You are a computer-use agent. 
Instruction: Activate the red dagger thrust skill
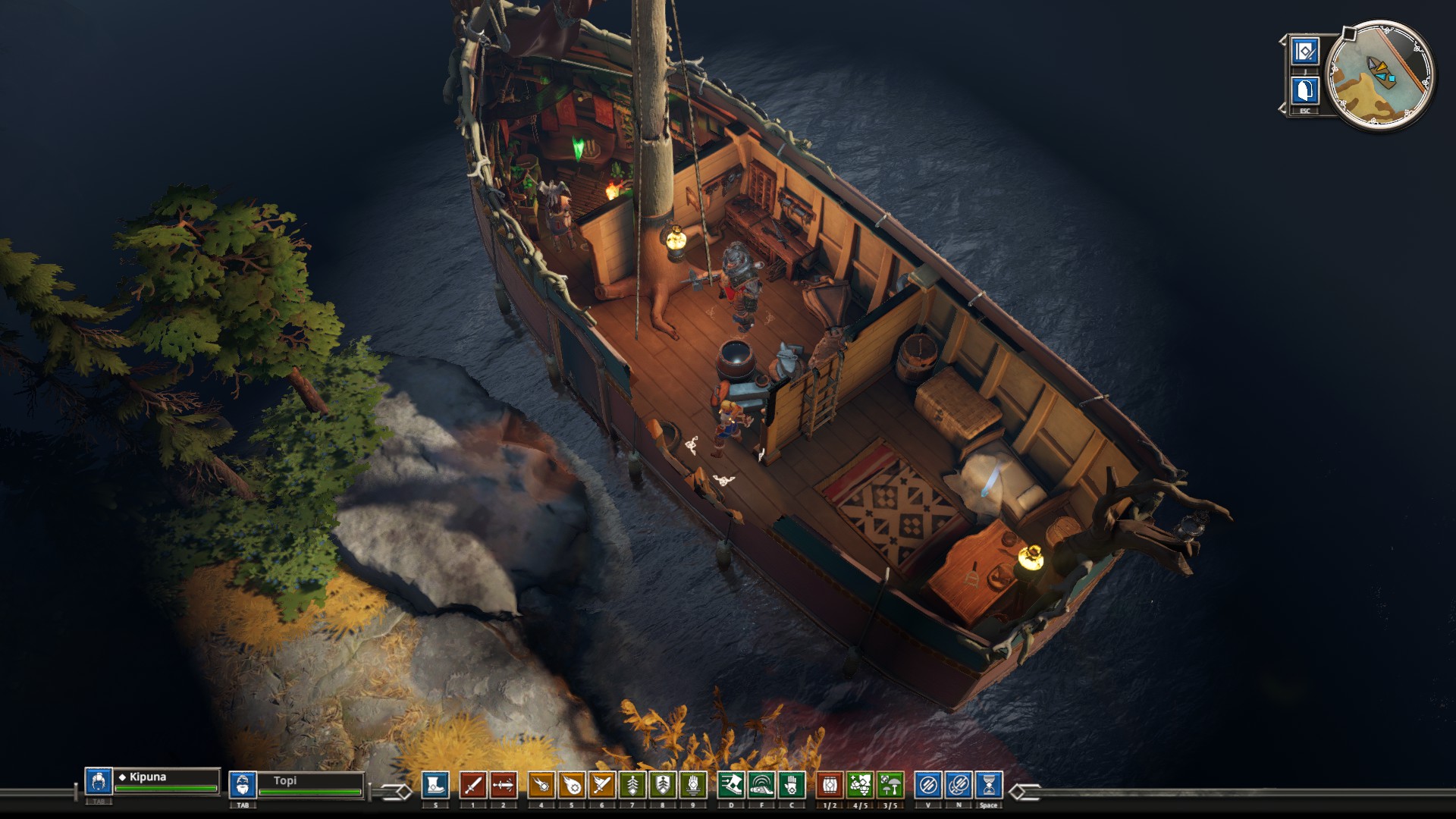coord(503,786)
